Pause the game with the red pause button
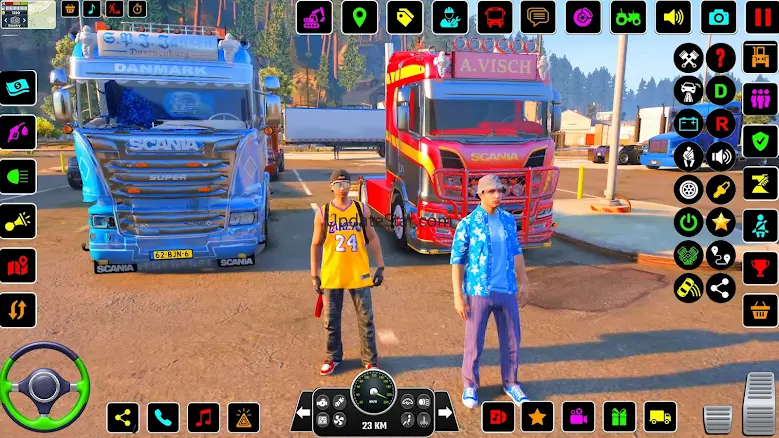779x438 pixels. tap(761, 17)
